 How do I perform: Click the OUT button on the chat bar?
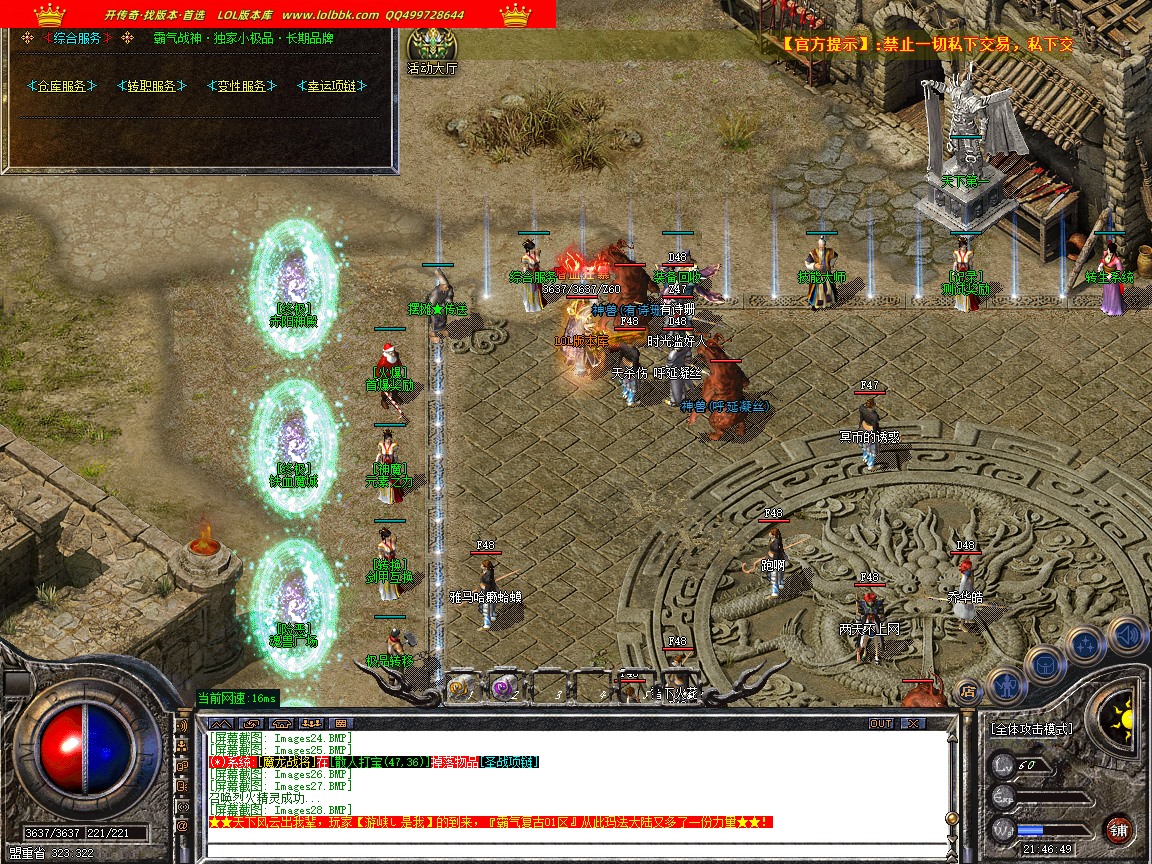[x=881, y=723]
